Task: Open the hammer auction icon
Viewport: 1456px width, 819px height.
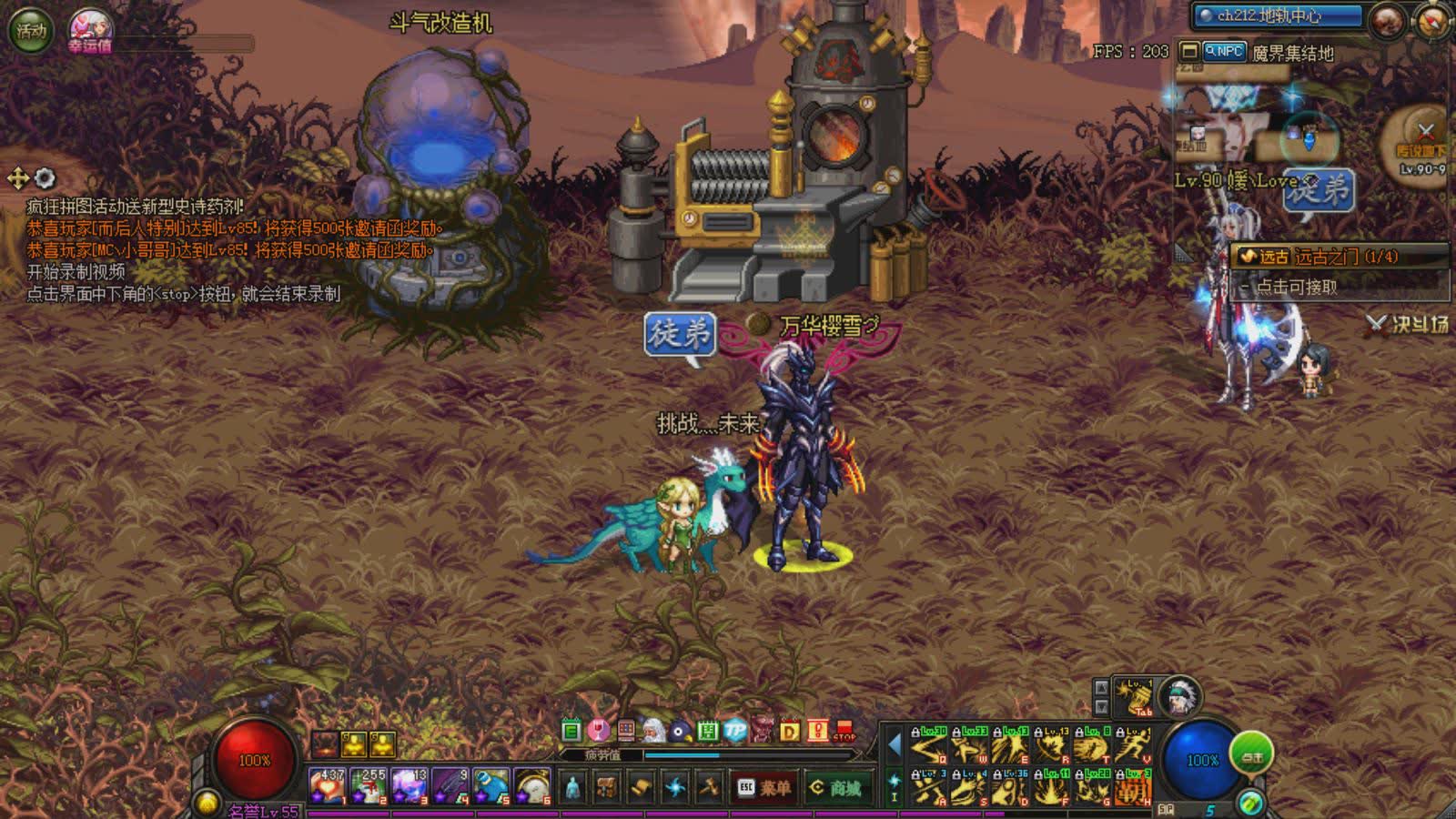Action: click(x=708, y=787)
